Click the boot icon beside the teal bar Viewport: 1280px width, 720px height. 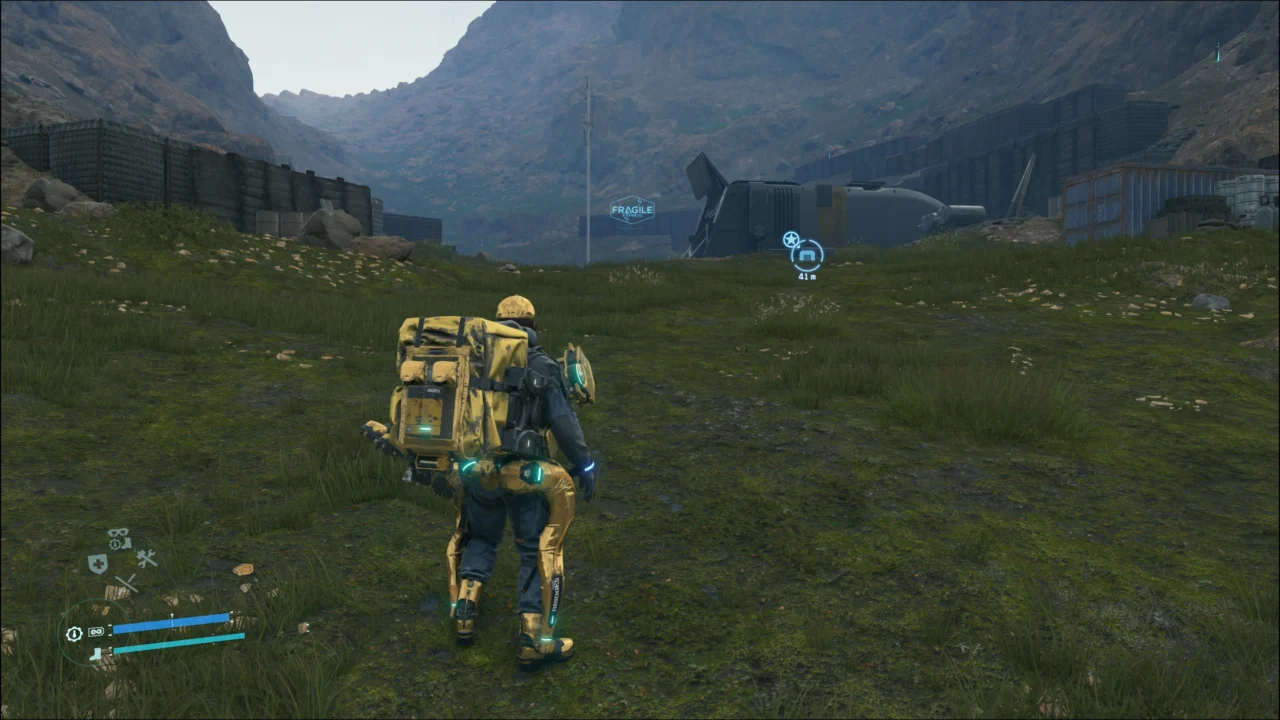pyautogui.click(x=96, y=654)
